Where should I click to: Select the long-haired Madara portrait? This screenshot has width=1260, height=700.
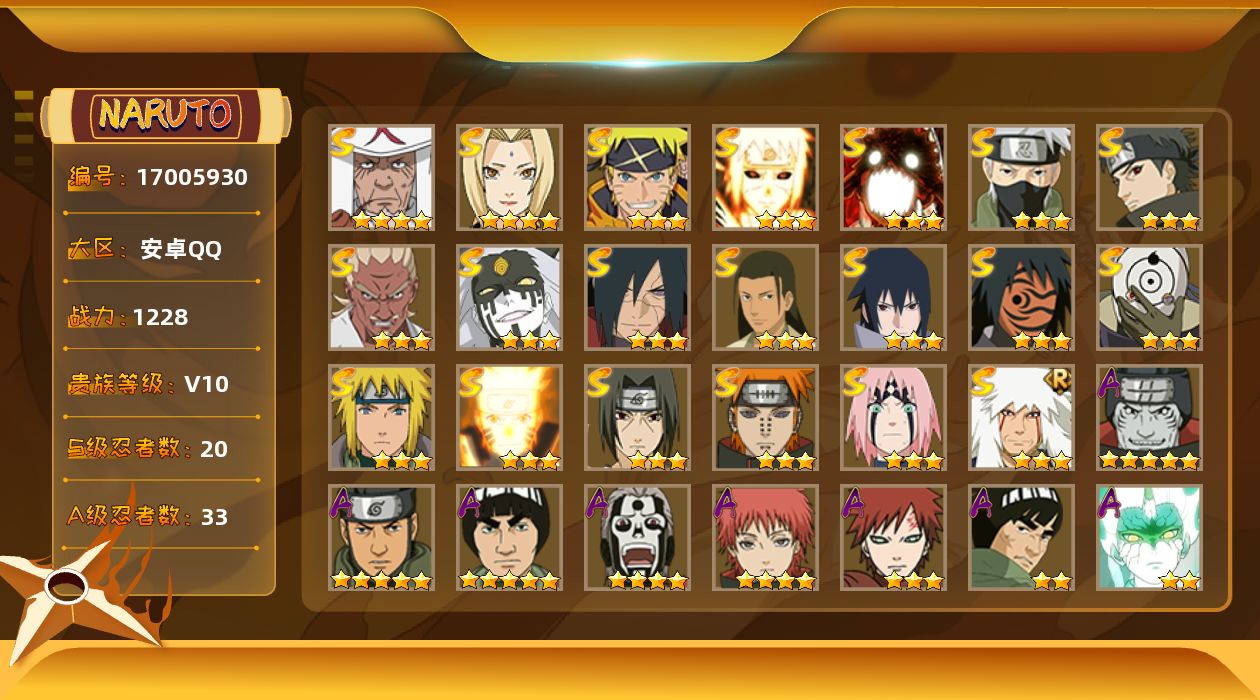637,298
